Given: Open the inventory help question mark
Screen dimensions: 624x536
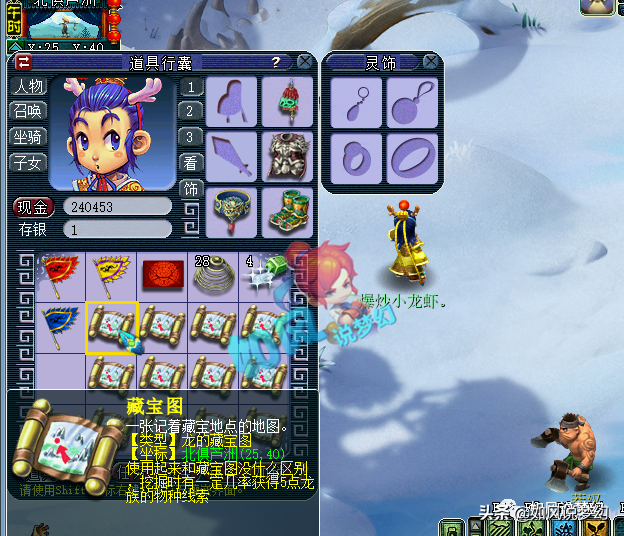Looking at the screenshot, I should tap(276, 62).
